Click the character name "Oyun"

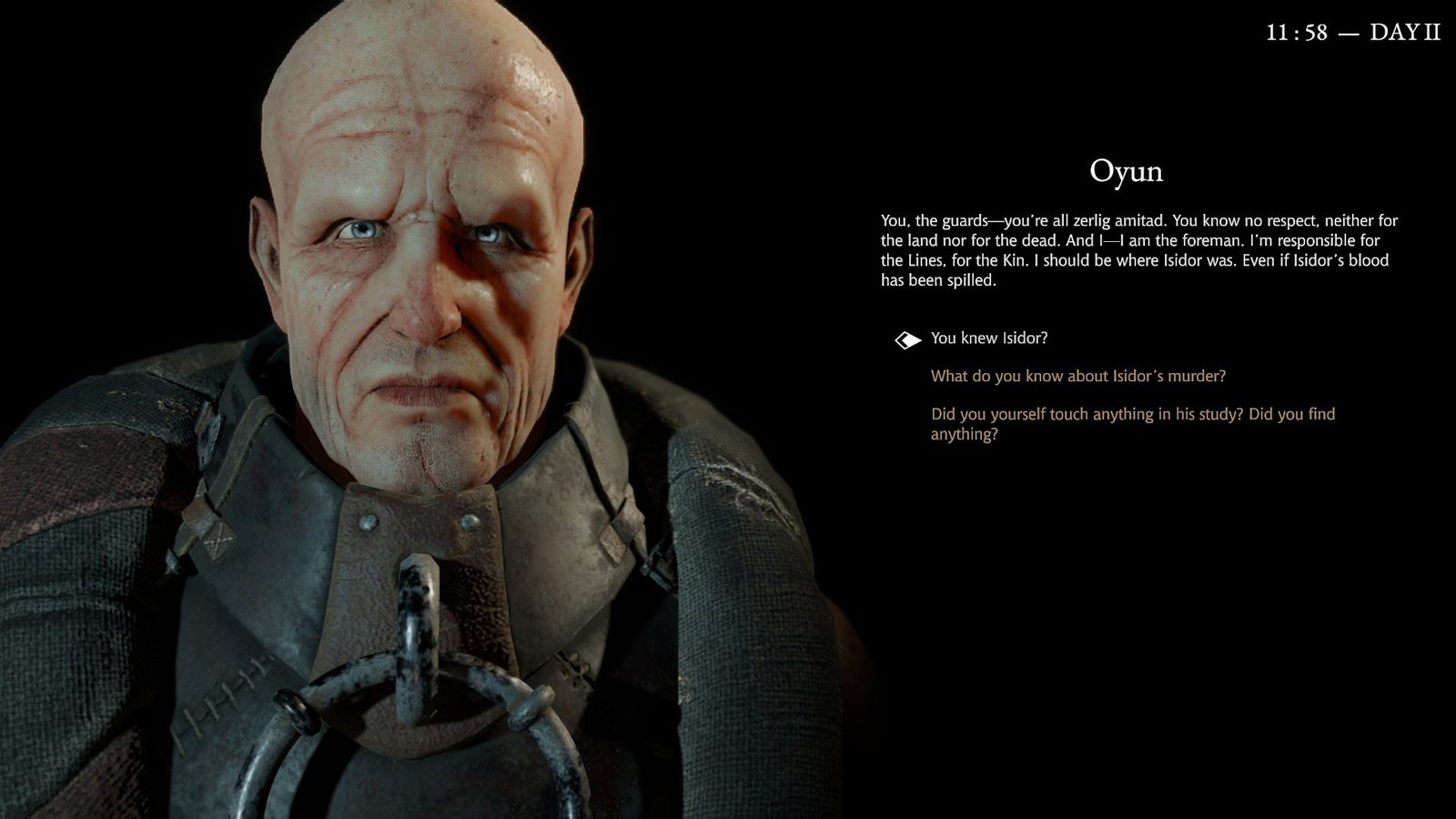tap(1128, 172)
